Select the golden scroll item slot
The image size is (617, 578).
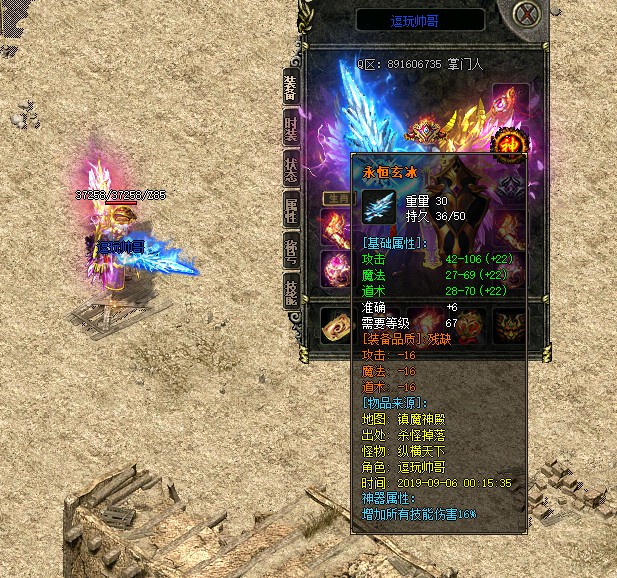click(x=335, y=323)
